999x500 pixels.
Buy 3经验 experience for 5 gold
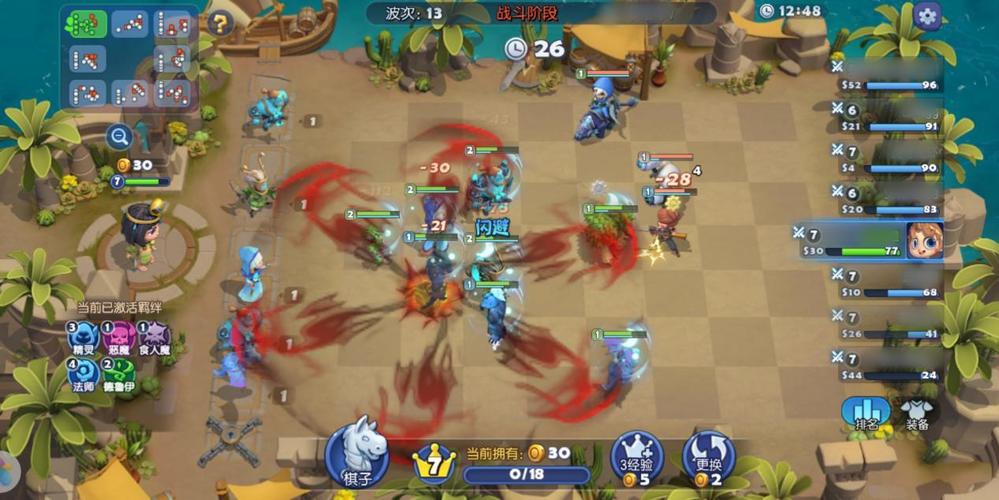pos(637,458)
